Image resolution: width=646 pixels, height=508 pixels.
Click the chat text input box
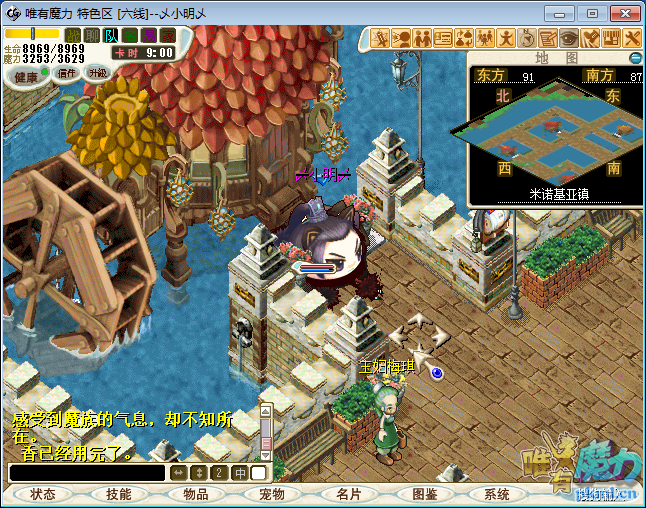pos(87,473)
